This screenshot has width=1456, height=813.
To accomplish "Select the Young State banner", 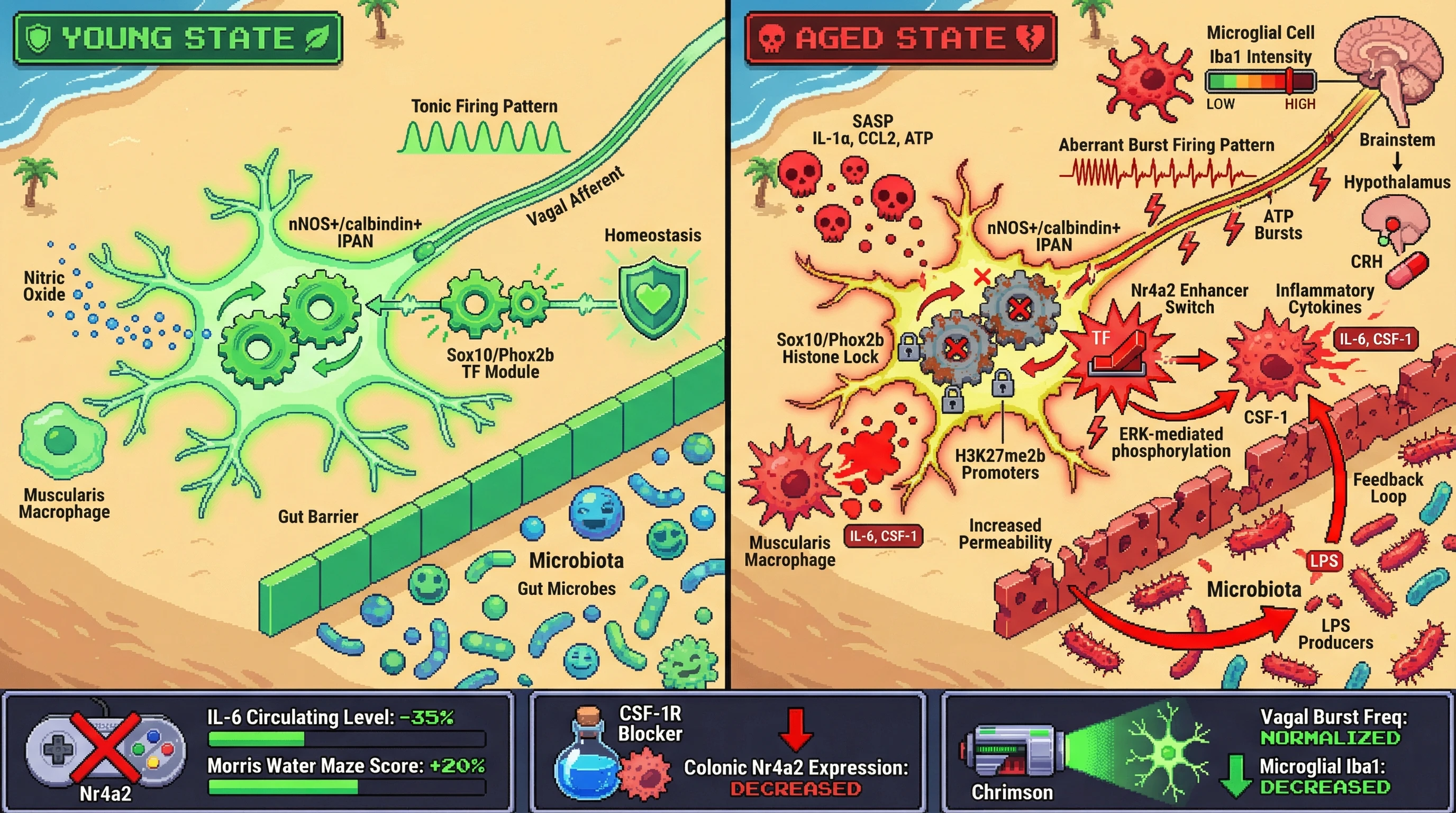I will click(177, 39).
